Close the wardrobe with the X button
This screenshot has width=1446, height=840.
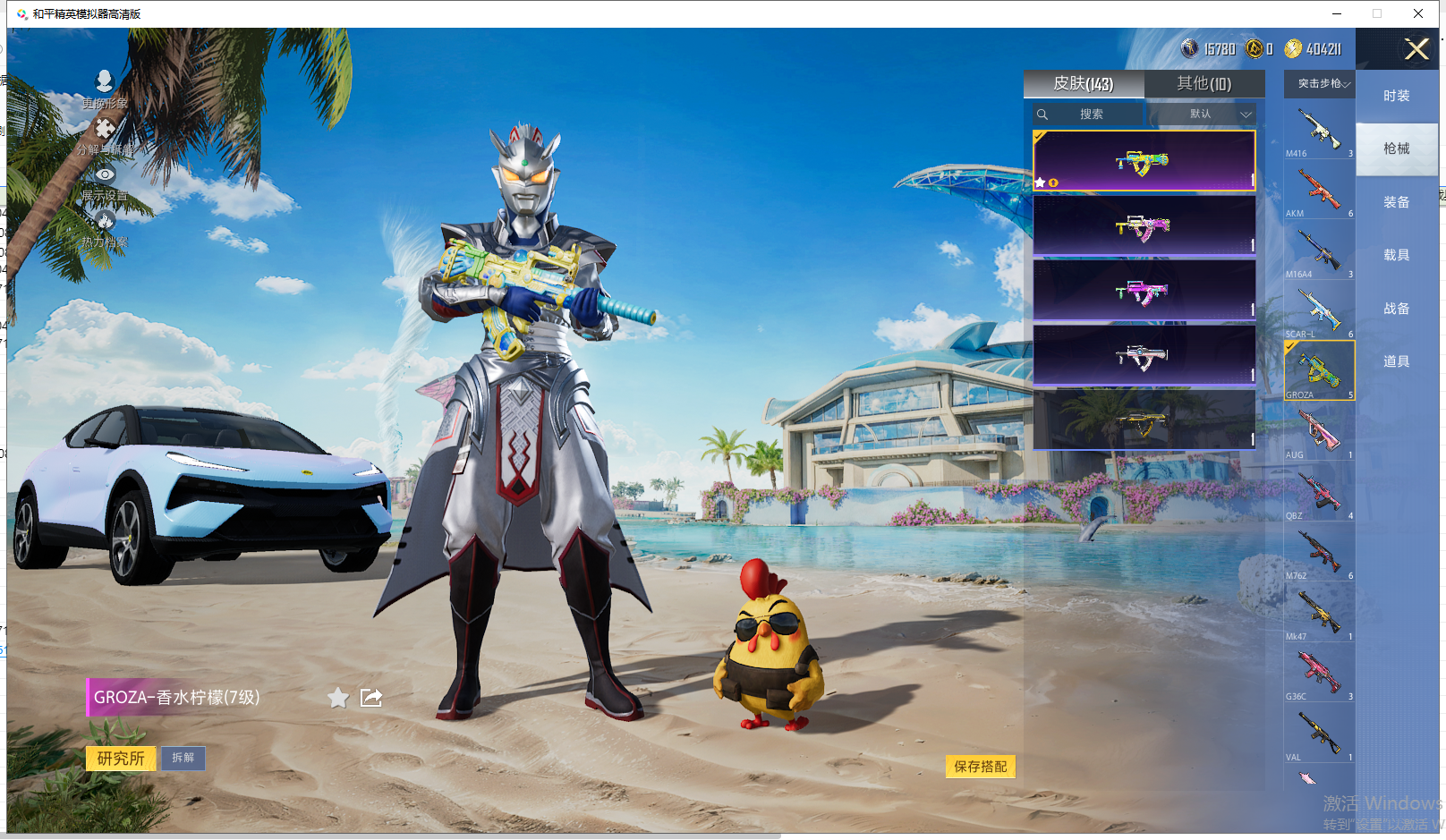(x=1416, y=49)
